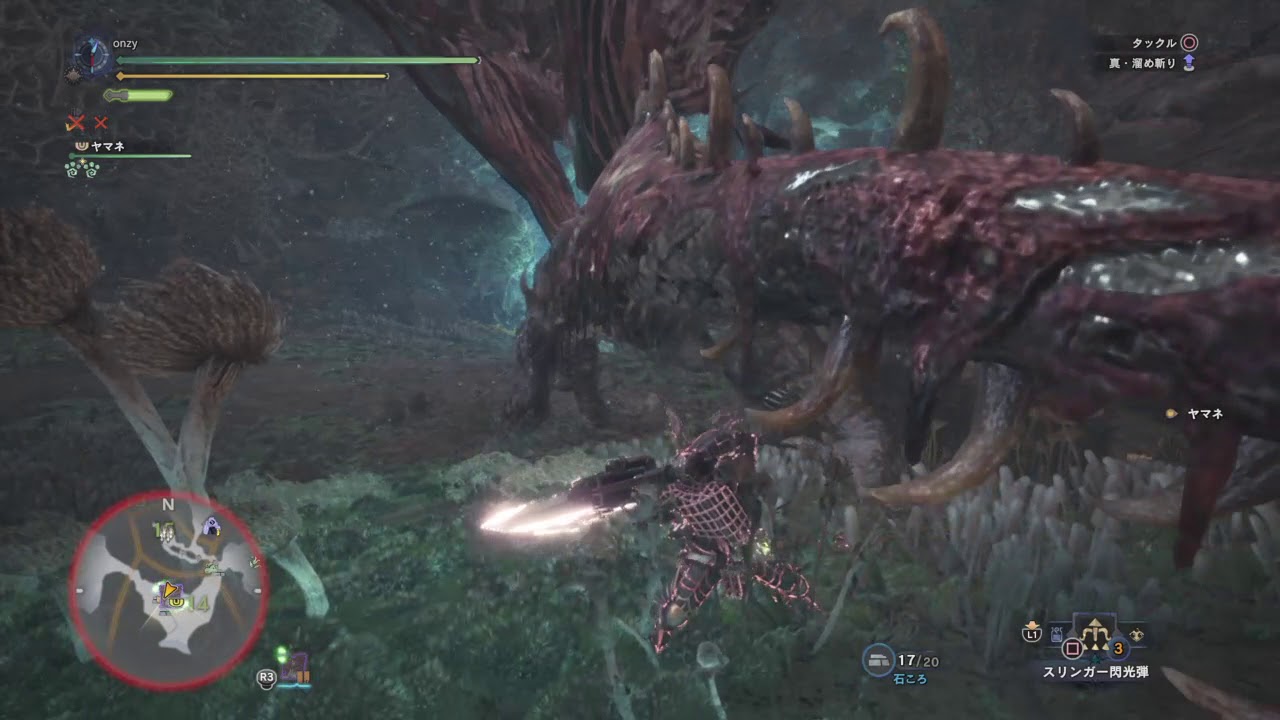Click the green Palico status buff icons

pos(81,168)
